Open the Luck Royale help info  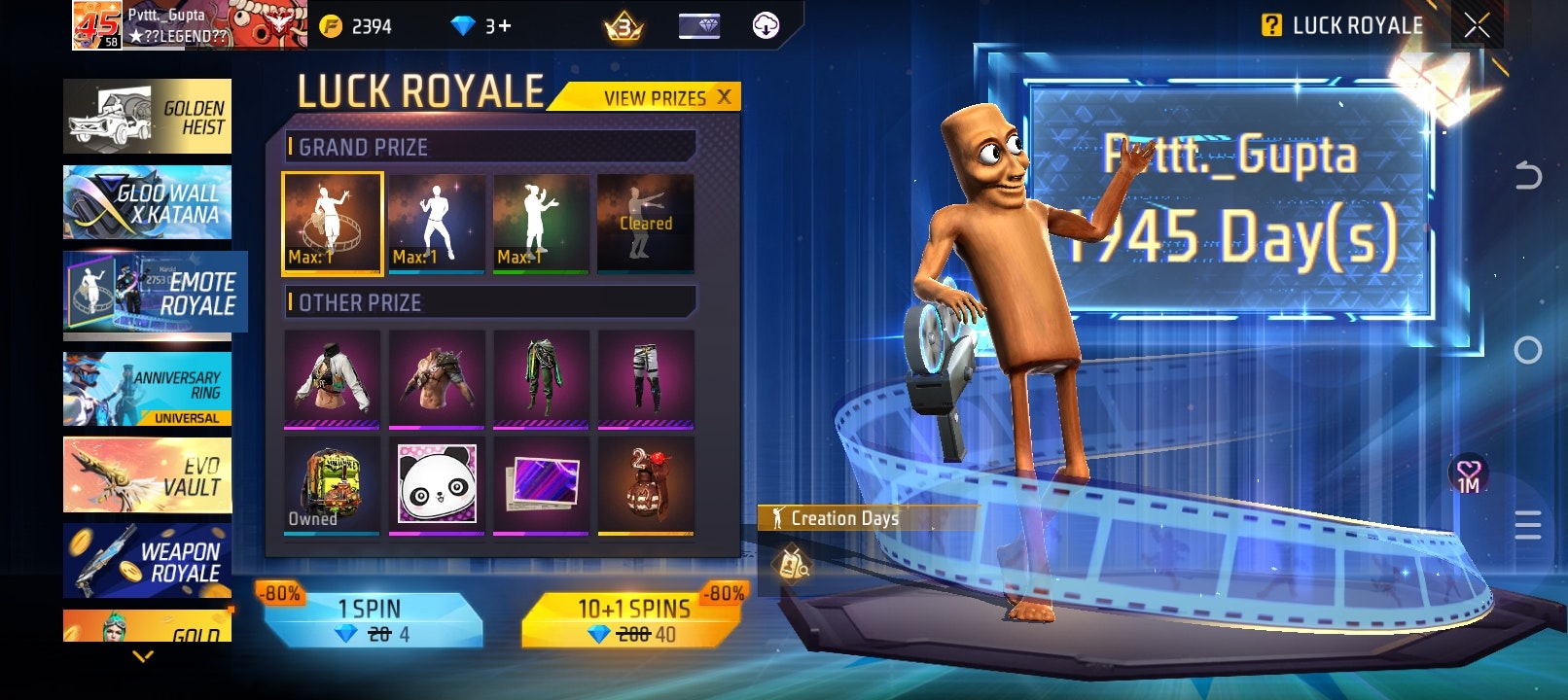click(x=1271, y=26)
